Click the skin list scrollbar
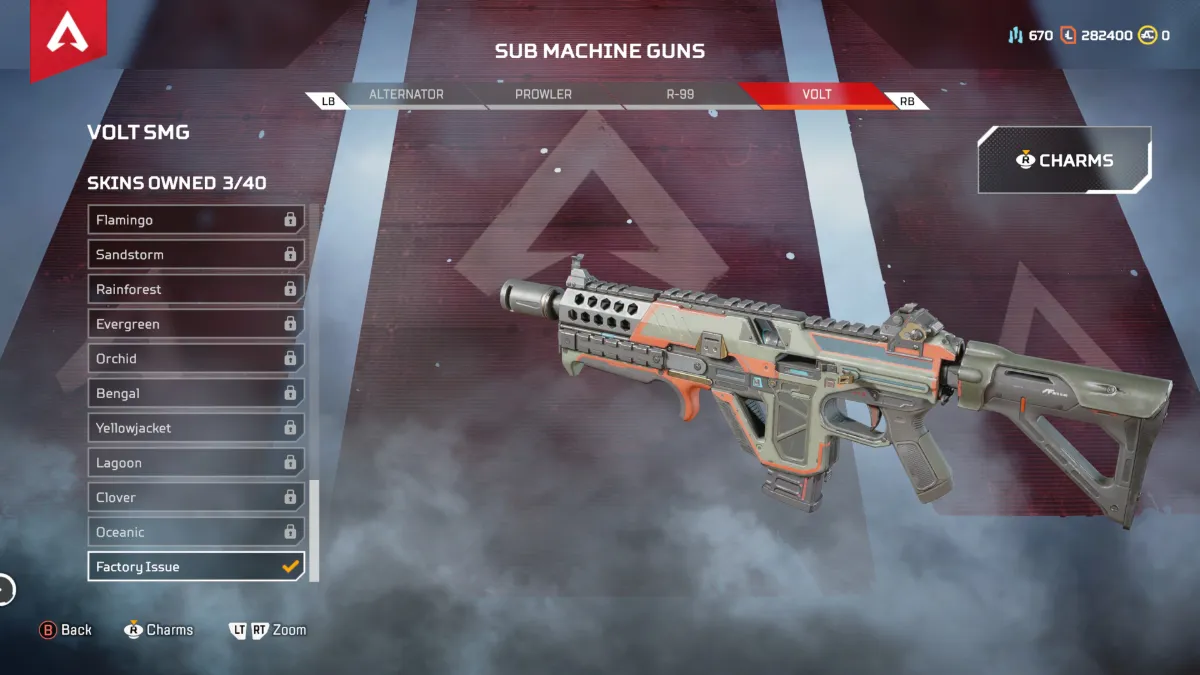This screenshot has width=1200, height=675. pyautogui.click(x=315, y=530)
